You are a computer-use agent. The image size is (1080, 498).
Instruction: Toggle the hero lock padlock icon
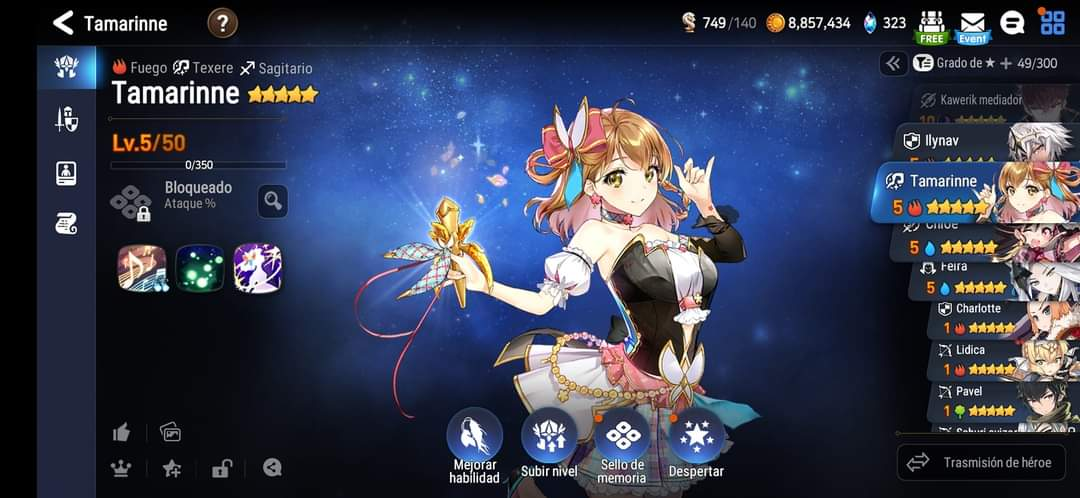[221, 468]
